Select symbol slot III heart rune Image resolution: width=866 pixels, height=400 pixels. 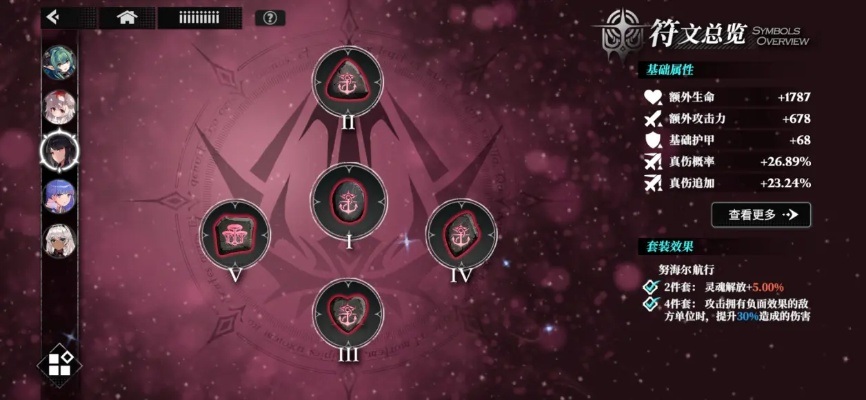point(348,313)
